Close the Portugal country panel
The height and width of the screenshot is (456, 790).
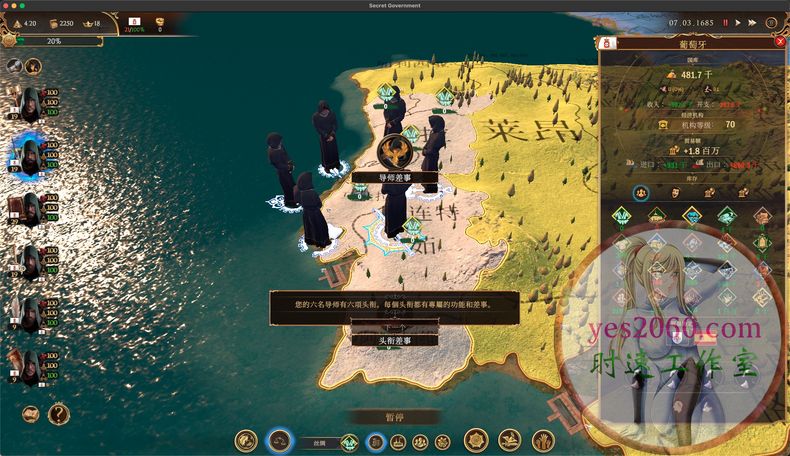pos(780,42)
